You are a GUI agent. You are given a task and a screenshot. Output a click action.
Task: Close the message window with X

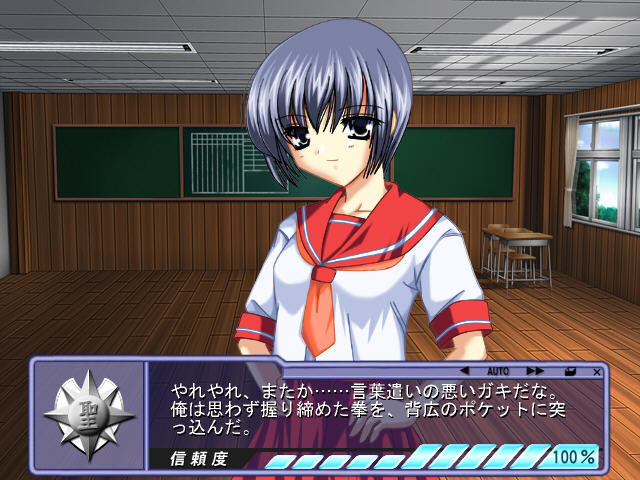[596, 371]
